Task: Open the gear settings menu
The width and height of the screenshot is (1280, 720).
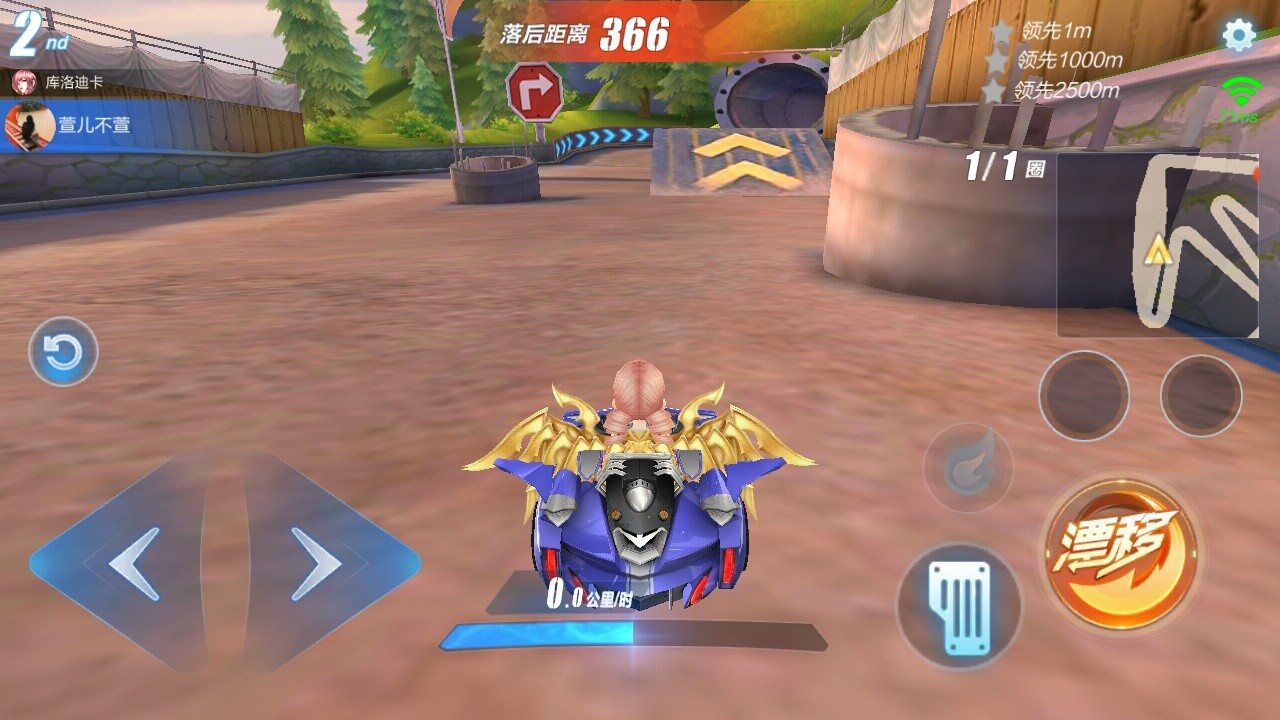Action: pyautogui.click(x=1239, y=36)
